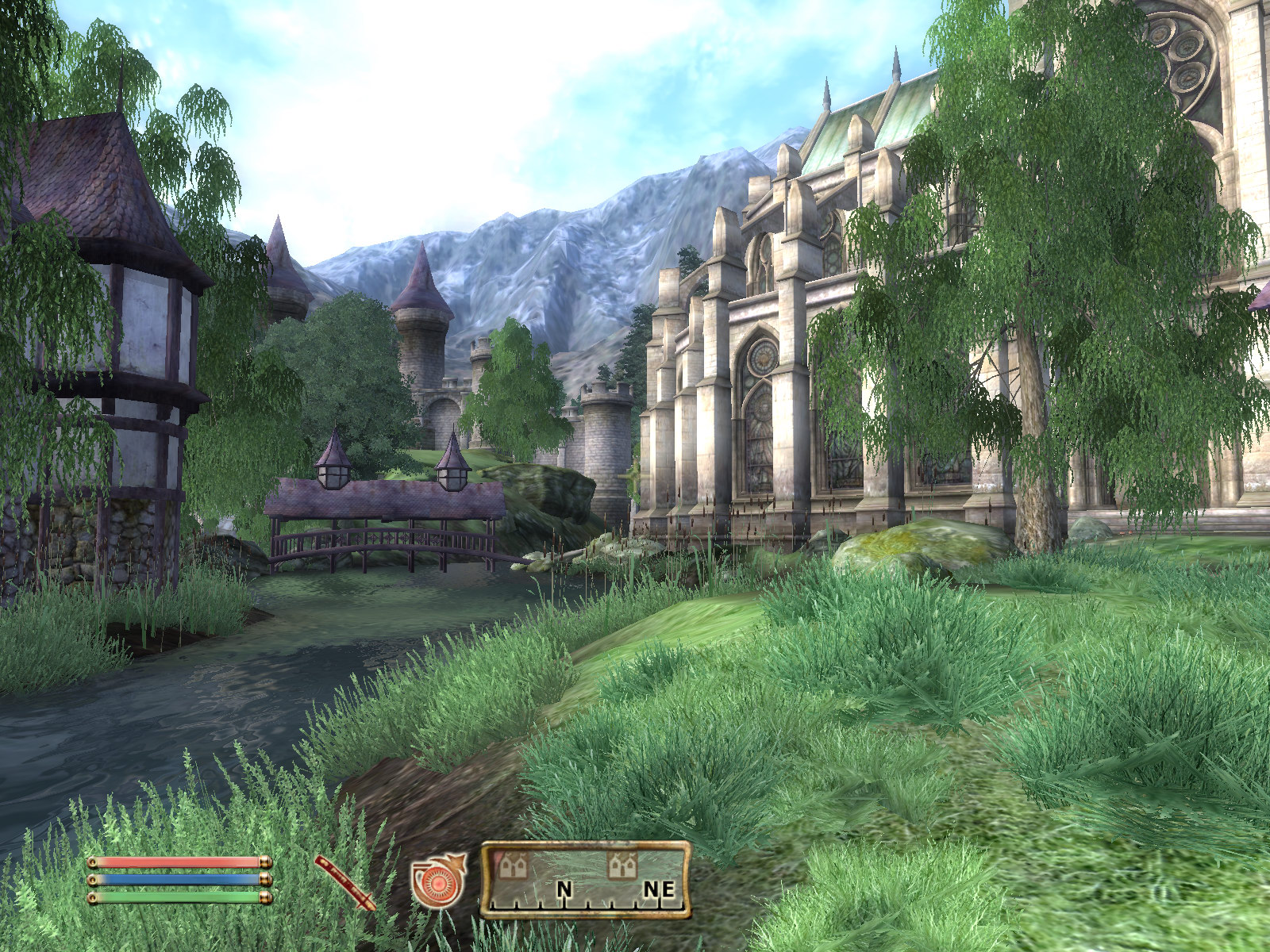The width and height of the screenshot is (1270, 952).
Task: Click the equipped red sword weapon icon
Action: click(x=345, y=882)
